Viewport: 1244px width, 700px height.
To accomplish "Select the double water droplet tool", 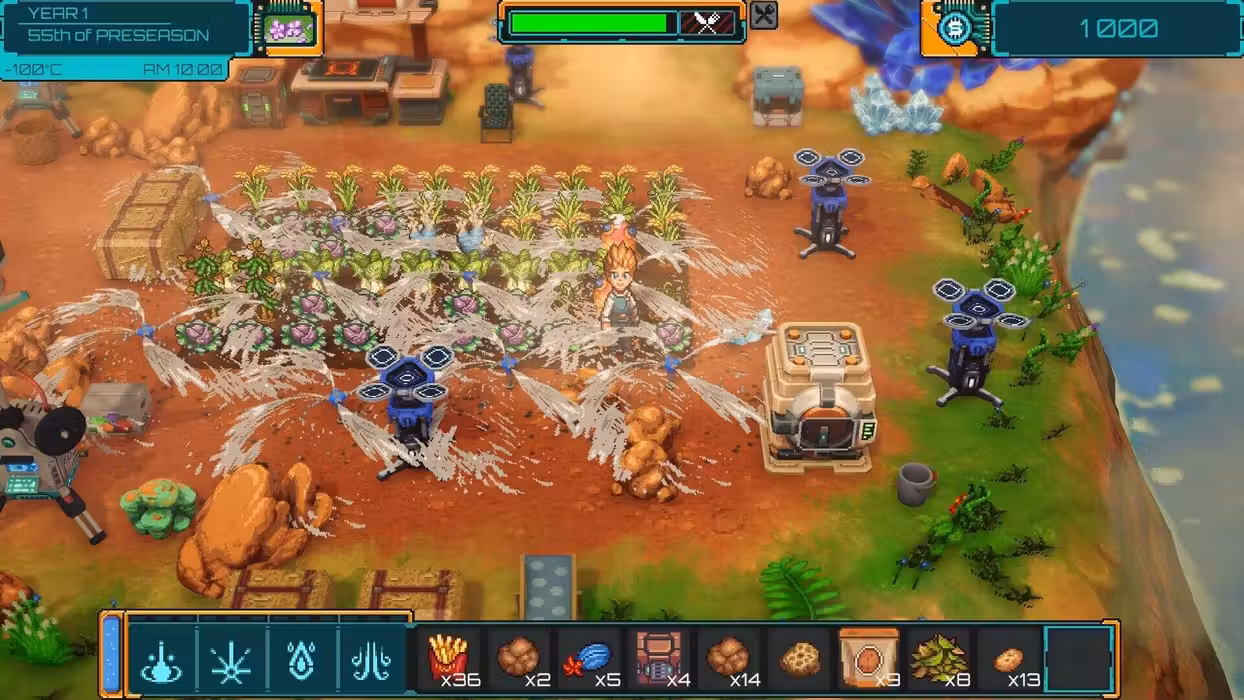I will (301, 661).
